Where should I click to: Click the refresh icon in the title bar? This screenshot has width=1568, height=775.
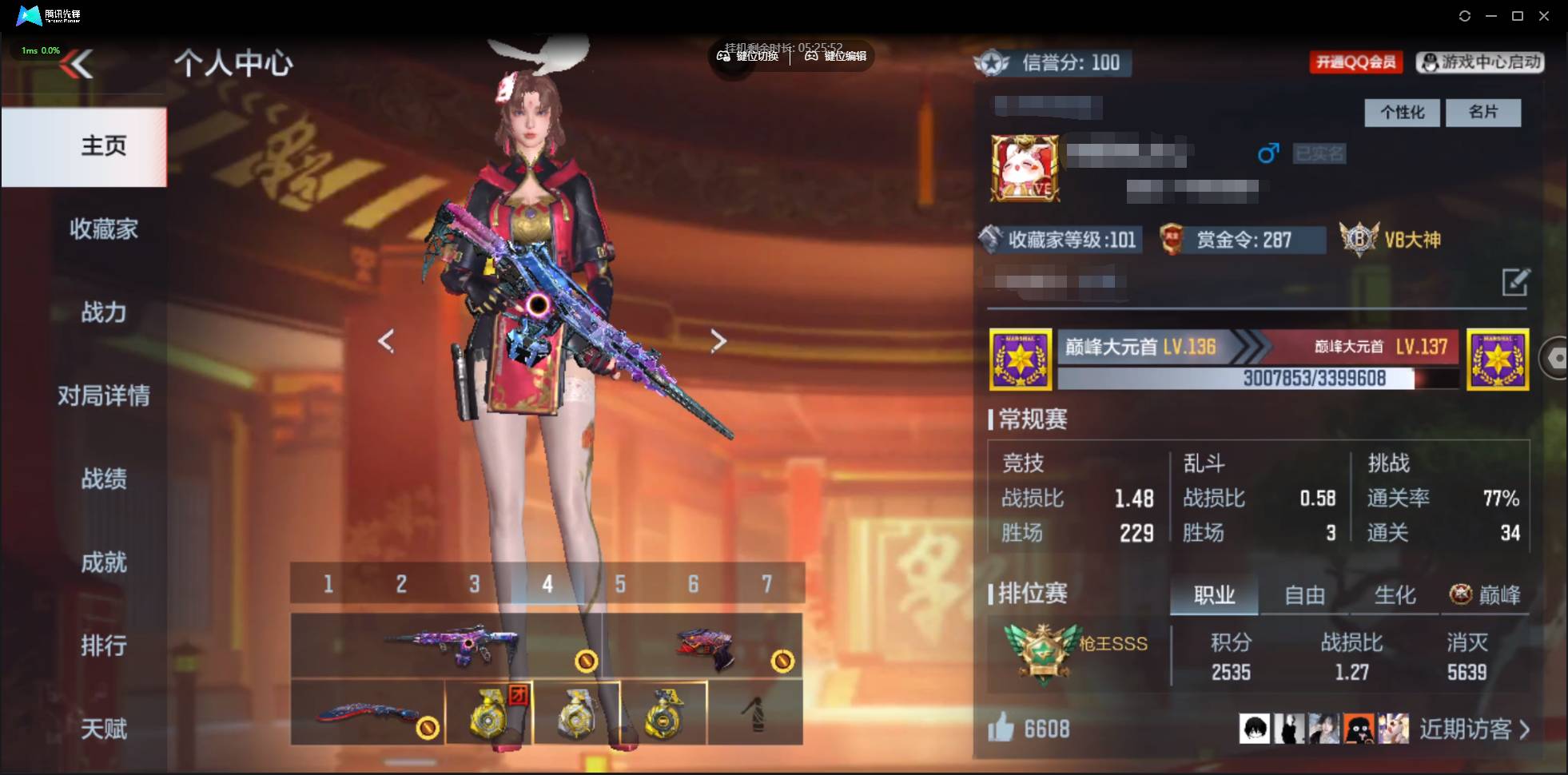coord(1467,16)
